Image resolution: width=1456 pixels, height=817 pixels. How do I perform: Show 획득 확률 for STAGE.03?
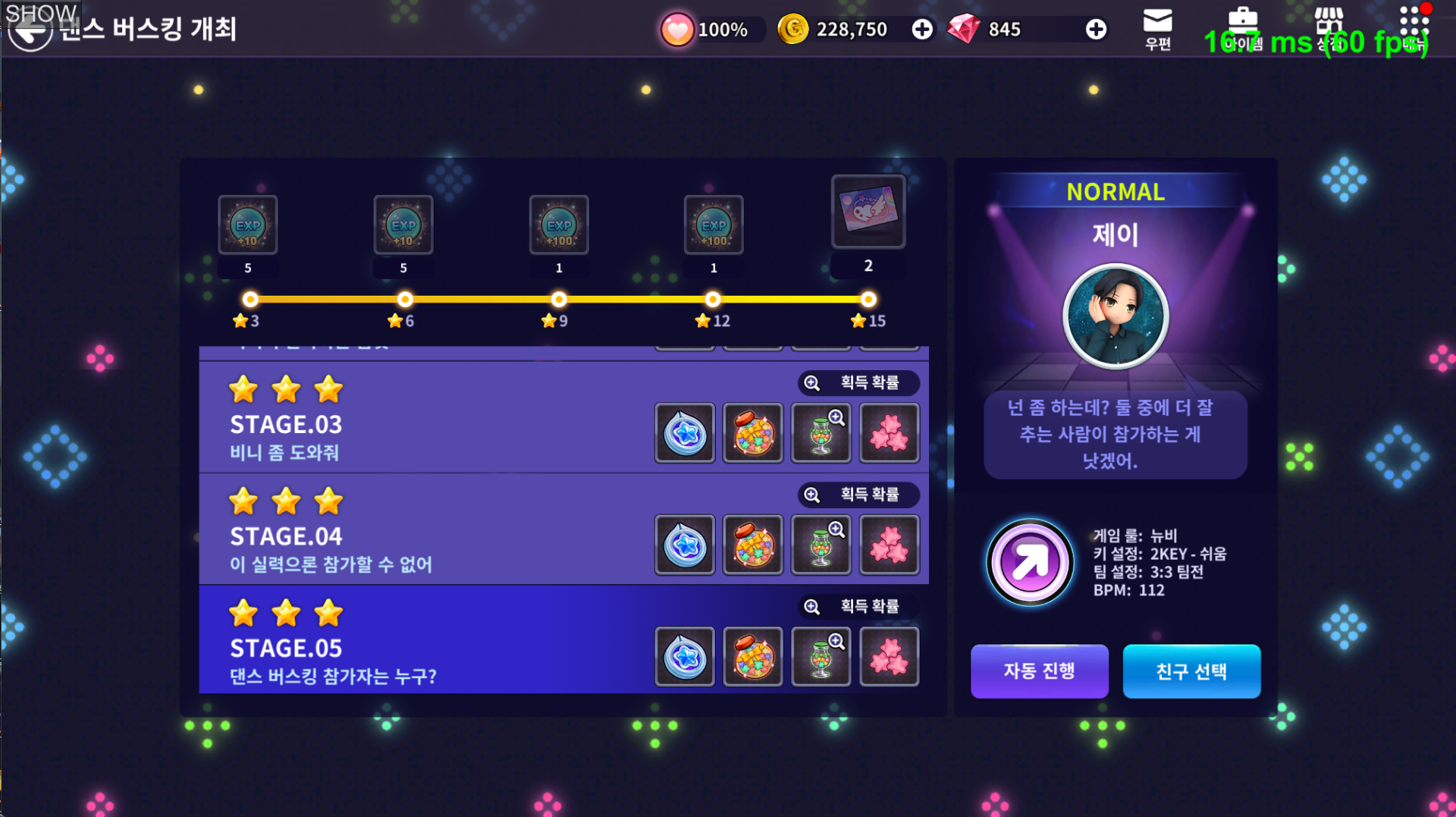tap(858, 383)
